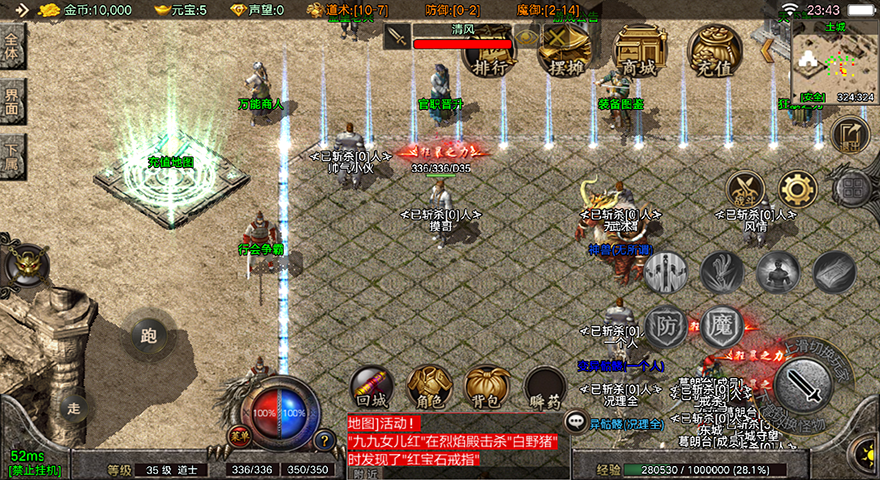The width and height of the screenshot is (880, 480).
Task: Attack with the large sword button
Action: 803,384
